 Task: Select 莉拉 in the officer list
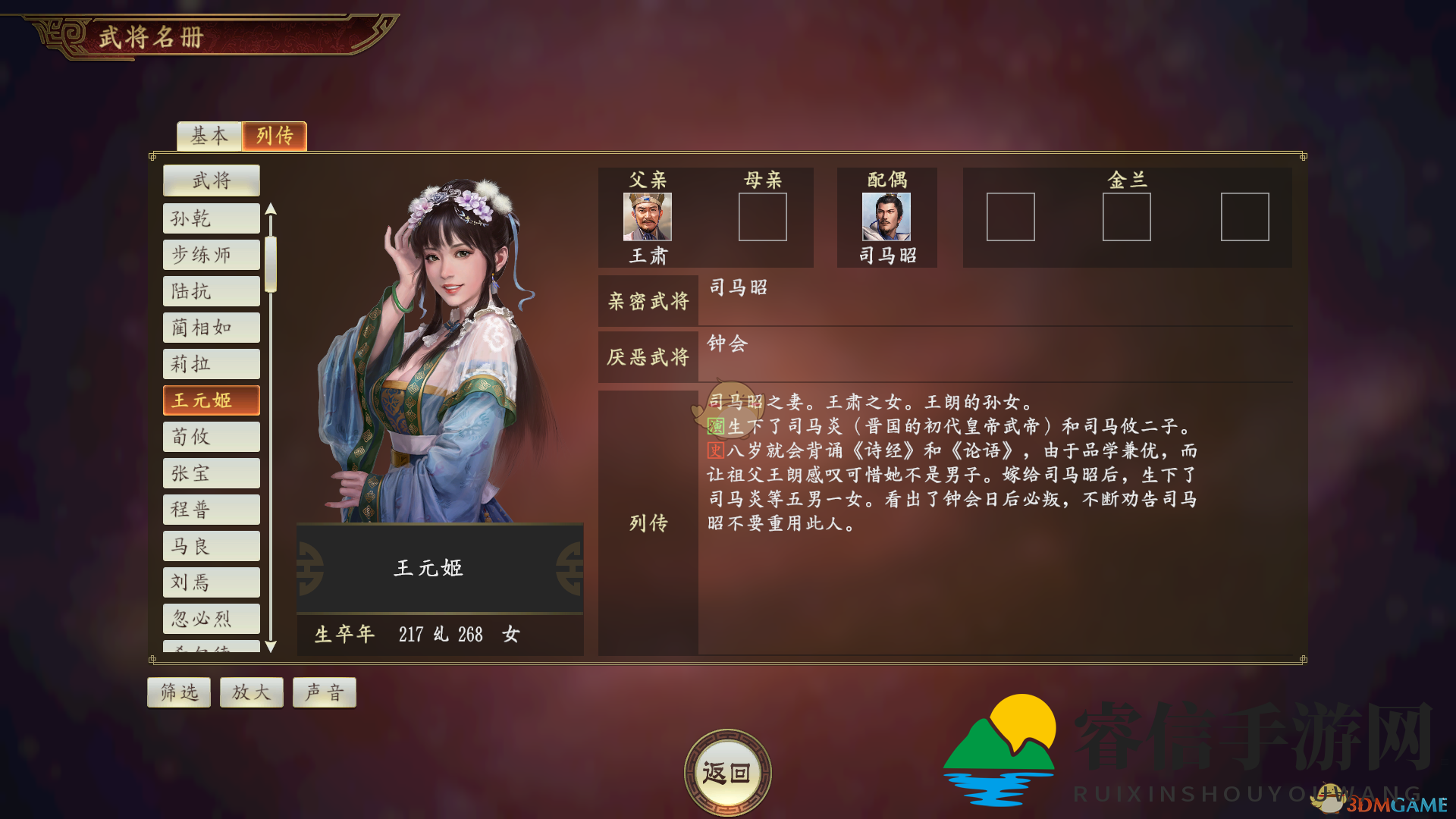point(212,364)
